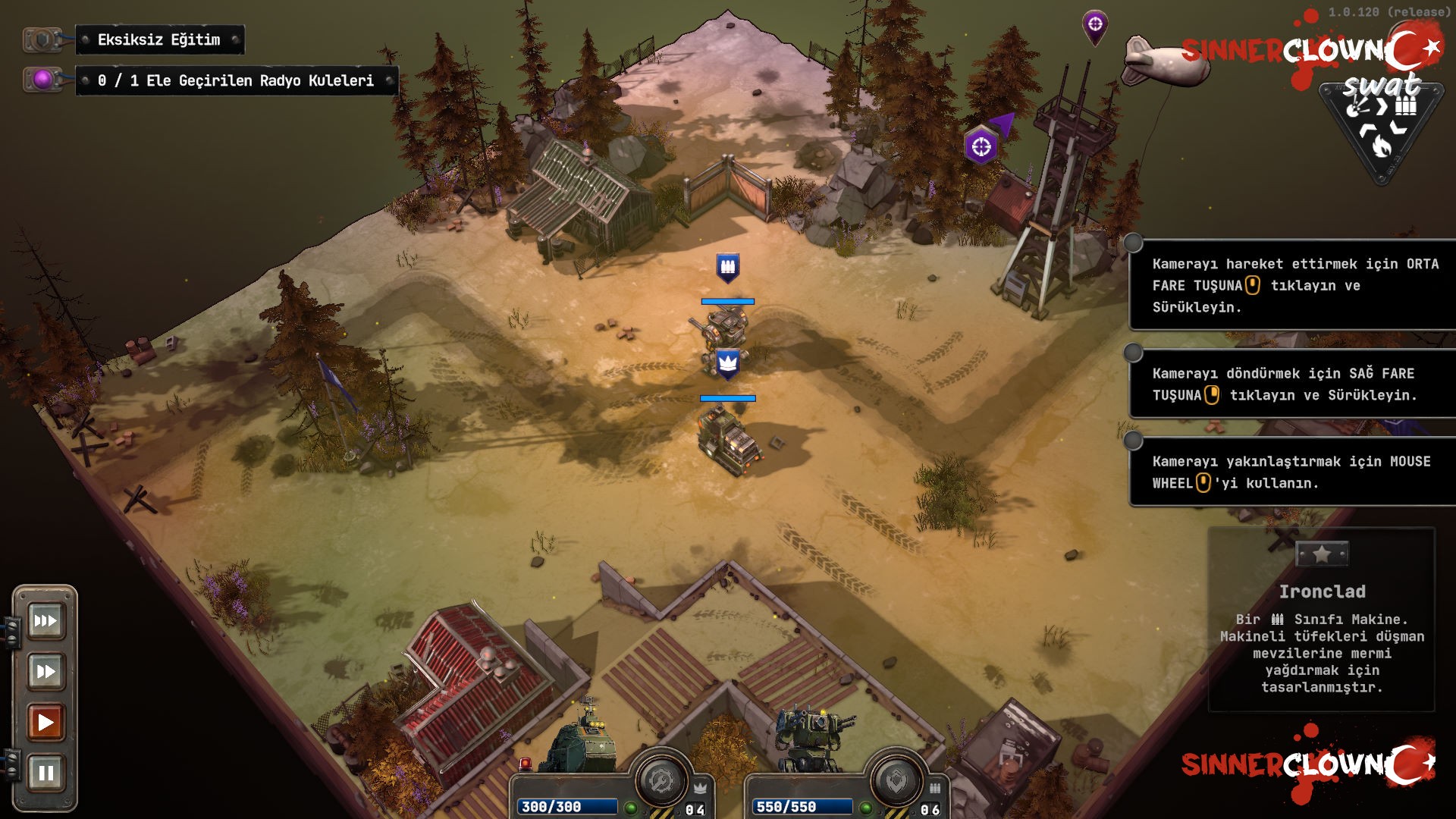Activate the wrench-gear repair ability dial
1456x819 pixels.
pyautogui.click(x=661, y=780)
